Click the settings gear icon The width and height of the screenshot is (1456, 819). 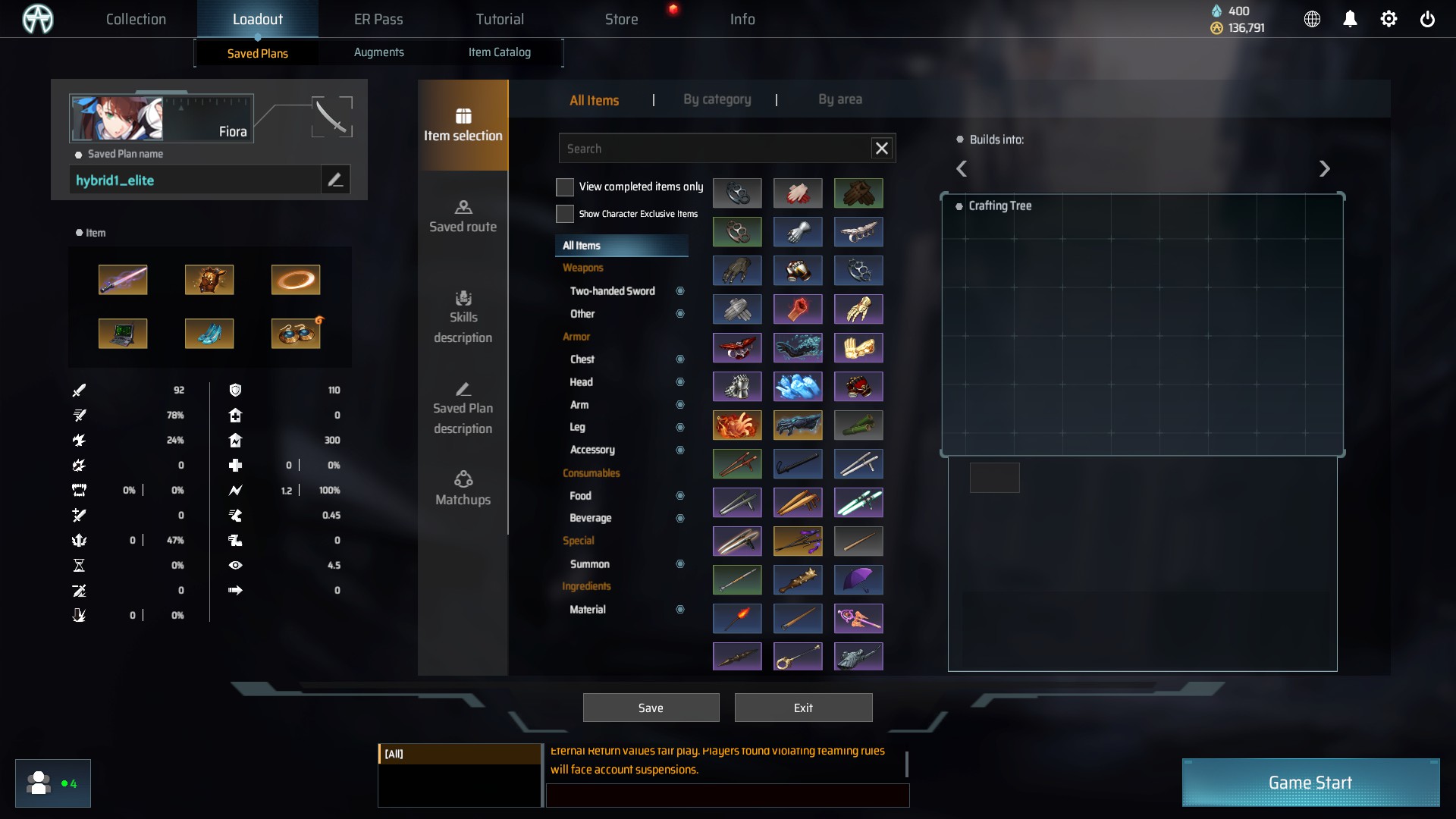[1388, 19]
